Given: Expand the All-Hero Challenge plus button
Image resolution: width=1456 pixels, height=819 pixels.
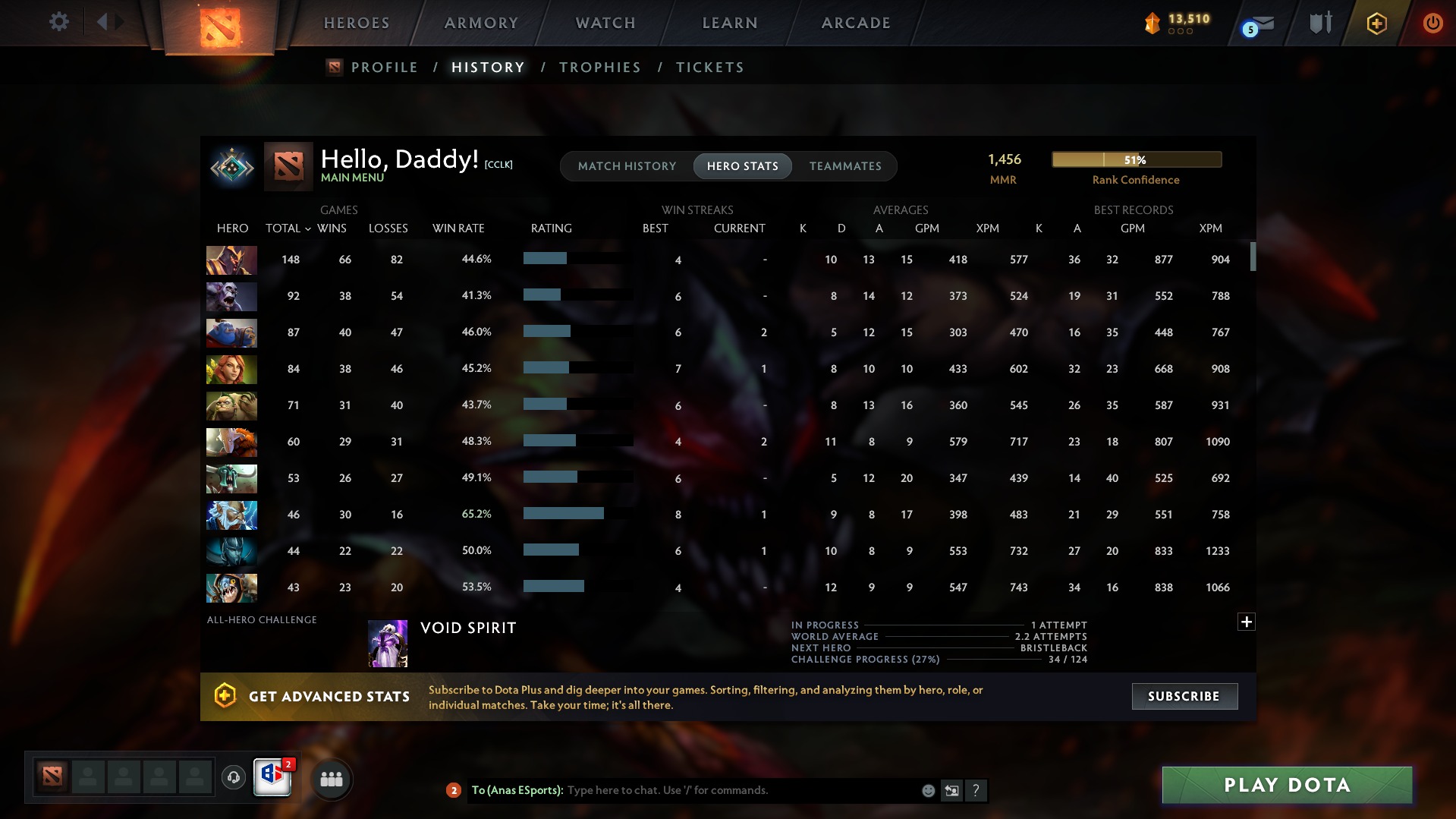Looking at the screenshot, I should [x=1246, y=622].
